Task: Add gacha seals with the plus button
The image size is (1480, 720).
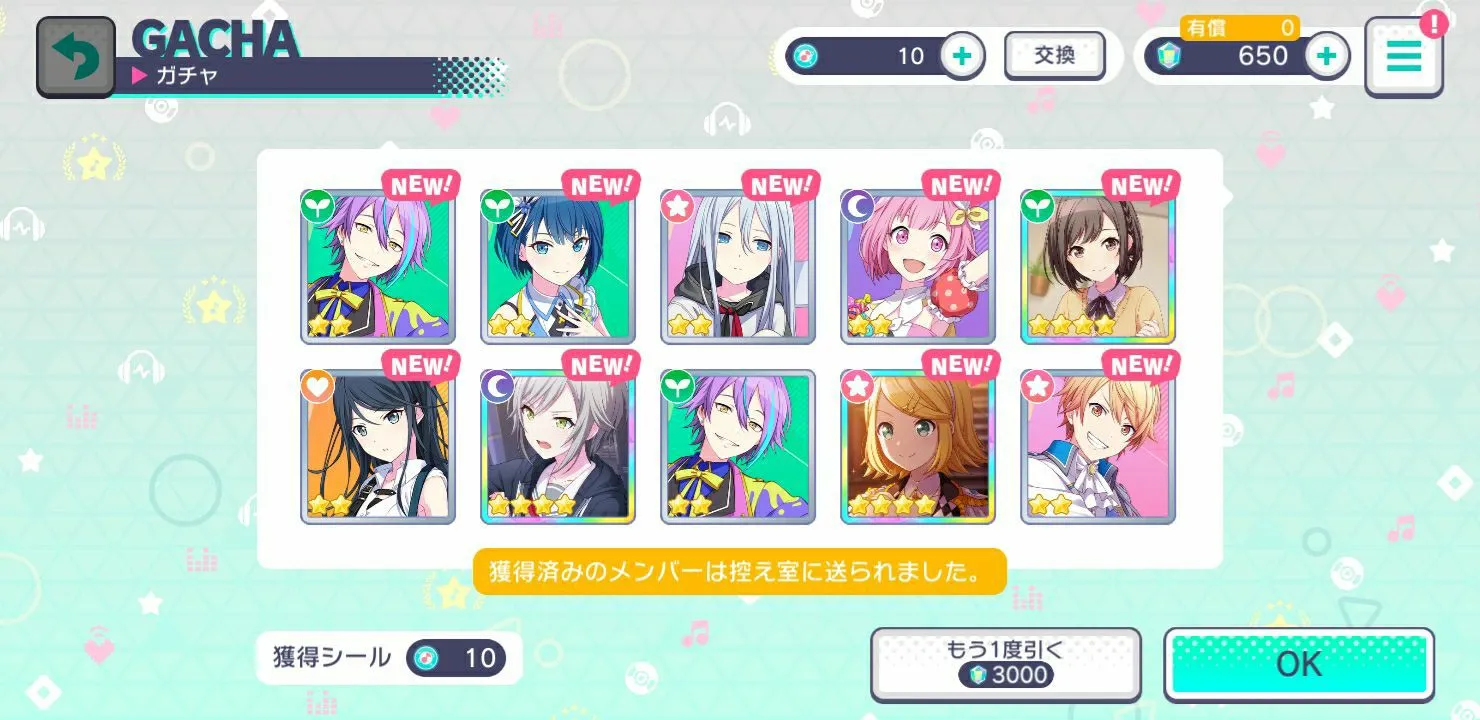Action: click(x=962, y=56)
